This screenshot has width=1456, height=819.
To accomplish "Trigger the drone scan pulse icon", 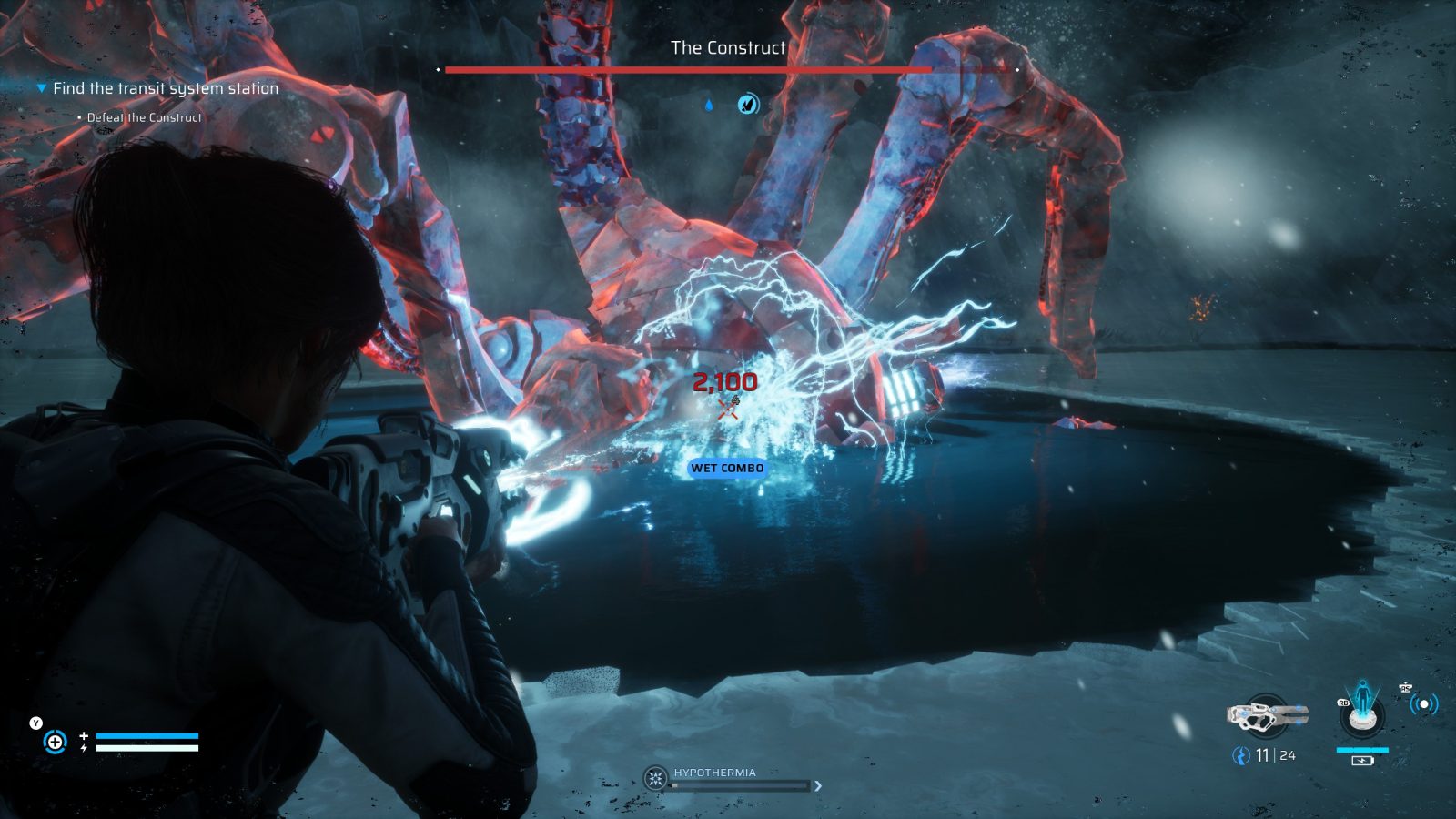I will click(x=1423, y=703).
